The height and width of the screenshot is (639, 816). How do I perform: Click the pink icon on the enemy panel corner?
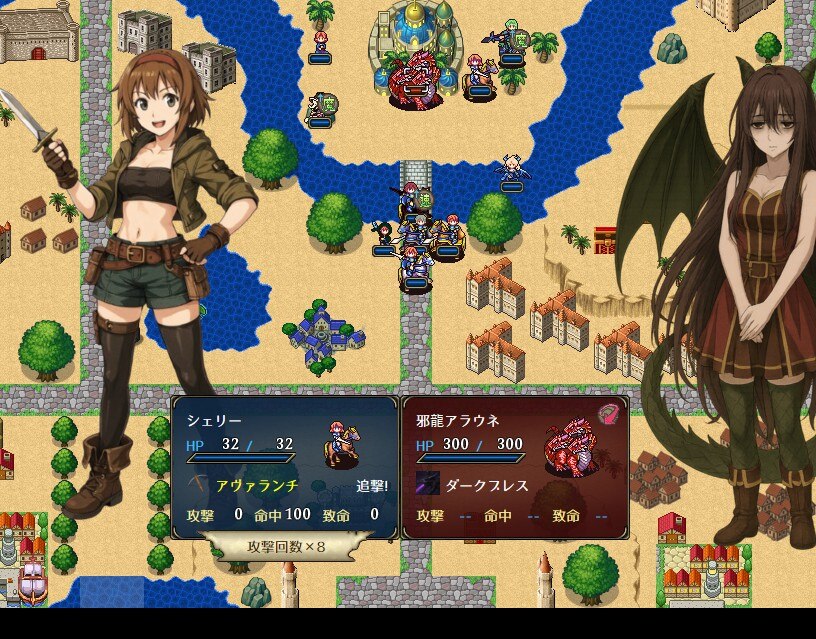tap(607, 414)
